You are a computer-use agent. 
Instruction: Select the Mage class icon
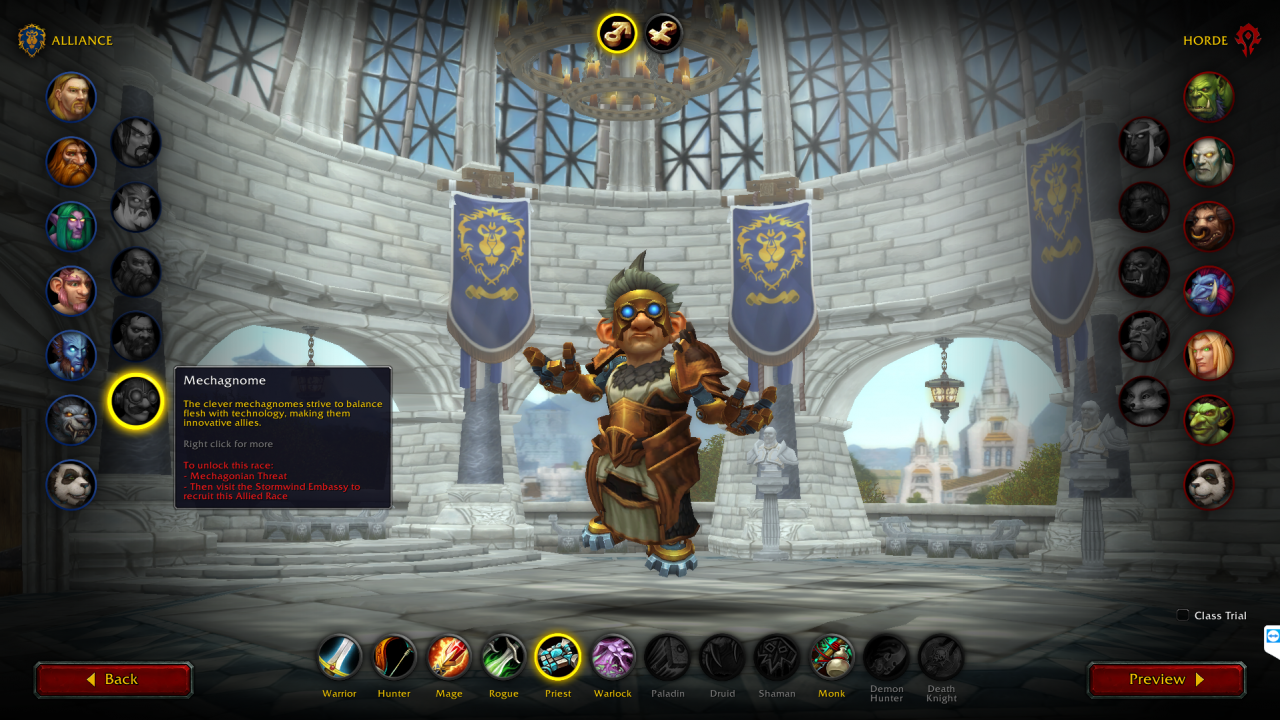tap(448, 656)
